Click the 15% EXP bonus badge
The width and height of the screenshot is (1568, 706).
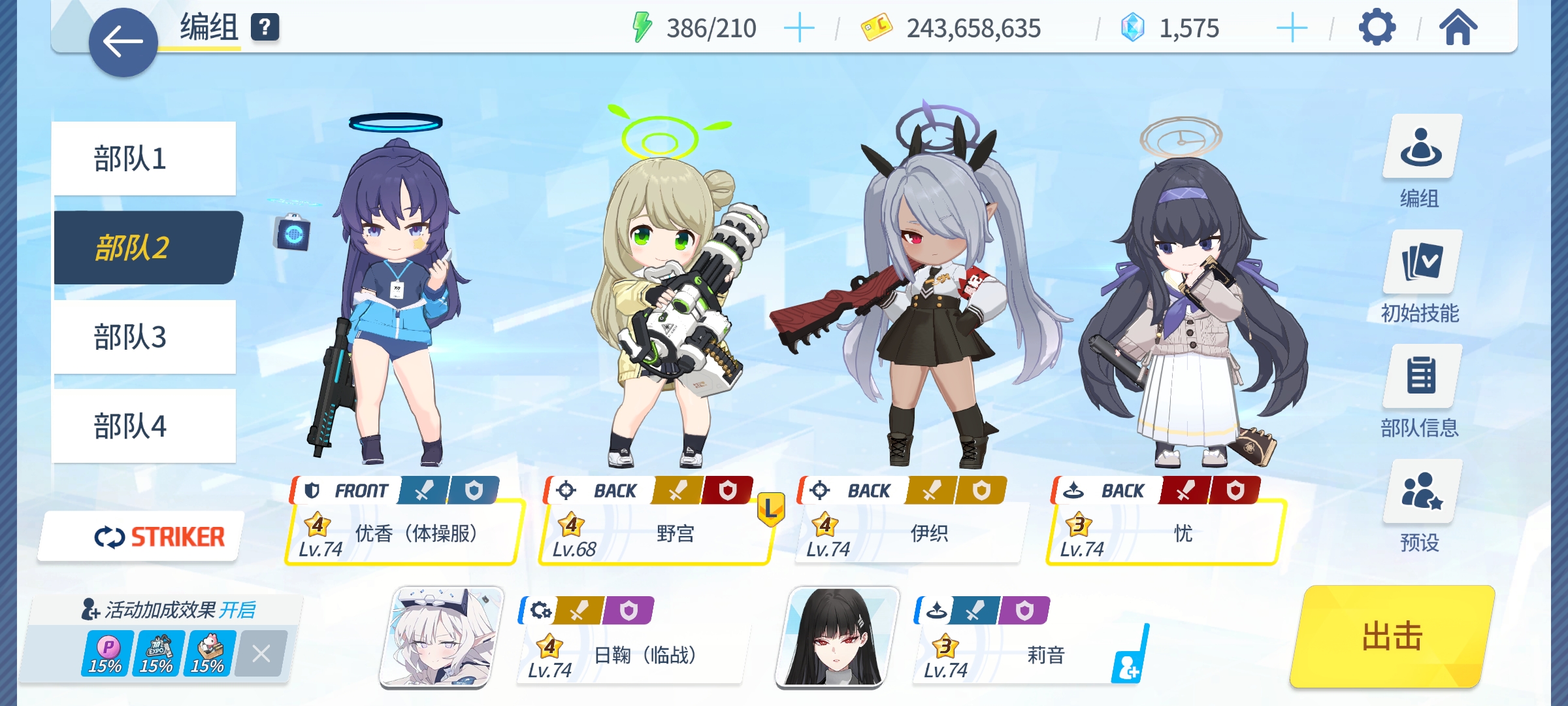click(x=156, y=652)
